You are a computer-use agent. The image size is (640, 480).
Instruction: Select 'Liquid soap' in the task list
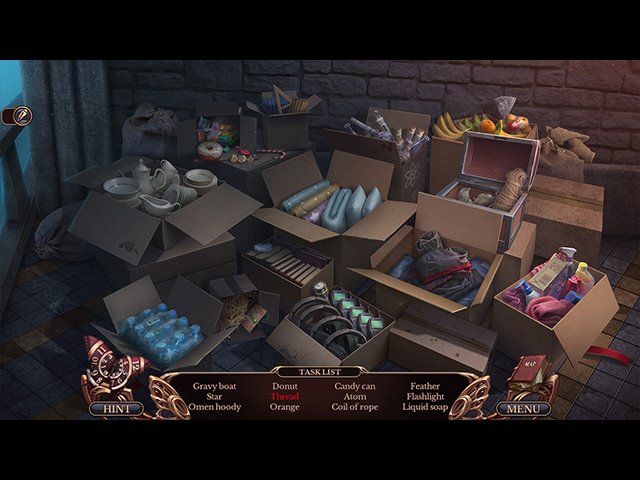click(425, 407)
